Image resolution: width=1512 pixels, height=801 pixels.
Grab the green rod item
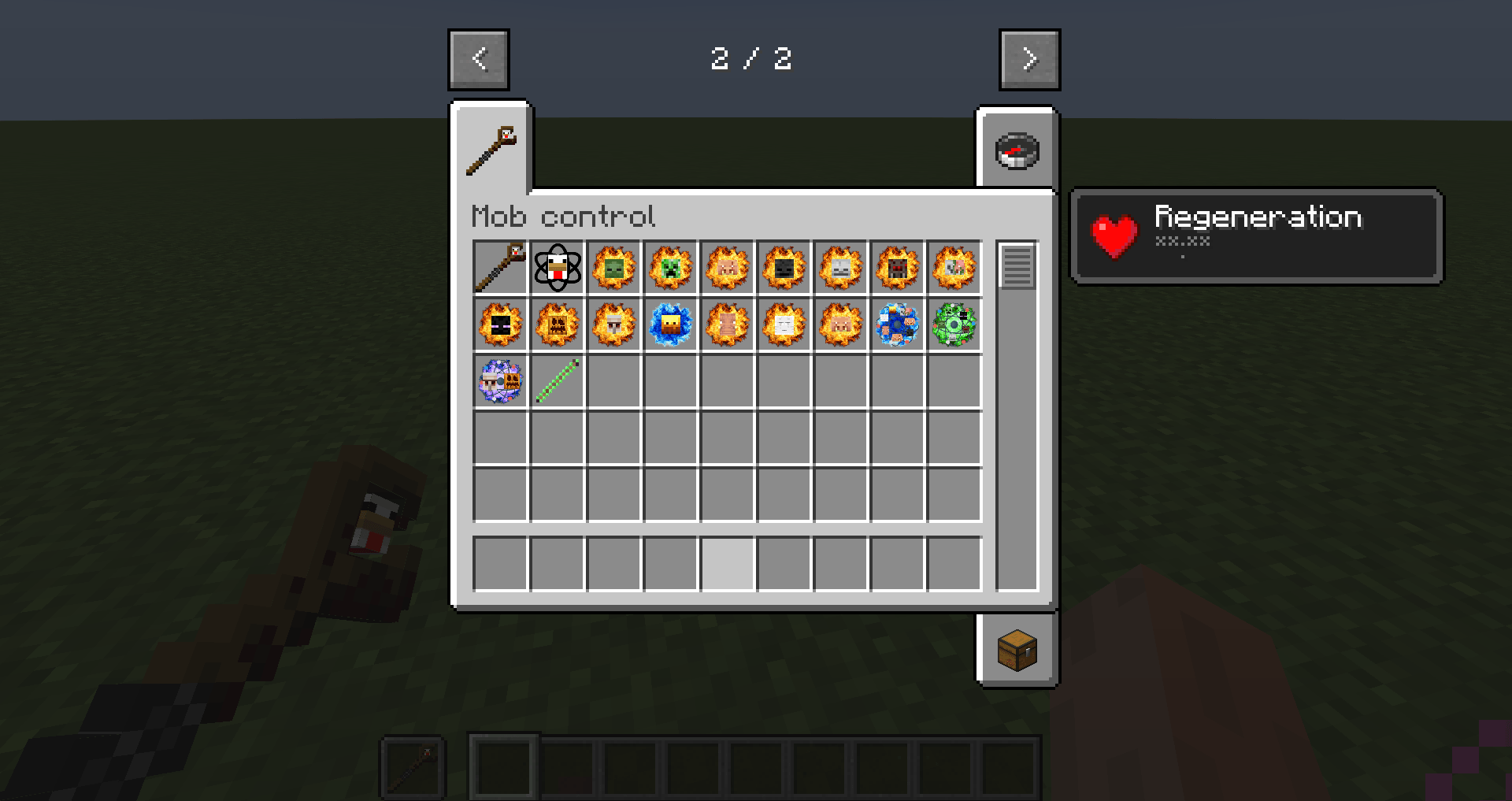(x=557, y=382)
